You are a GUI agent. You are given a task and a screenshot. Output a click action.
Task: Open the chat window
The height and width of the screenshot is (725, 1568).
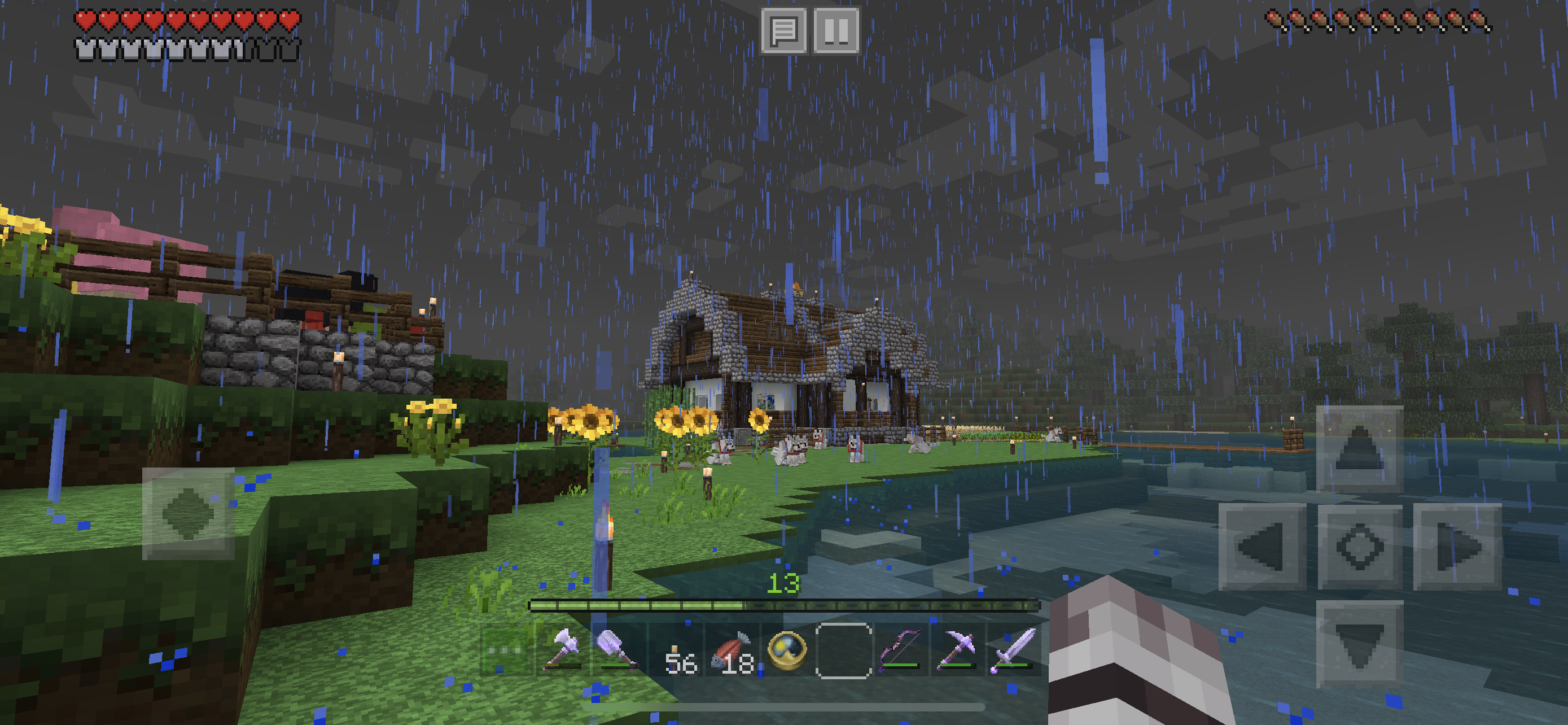tap(784, 30)
